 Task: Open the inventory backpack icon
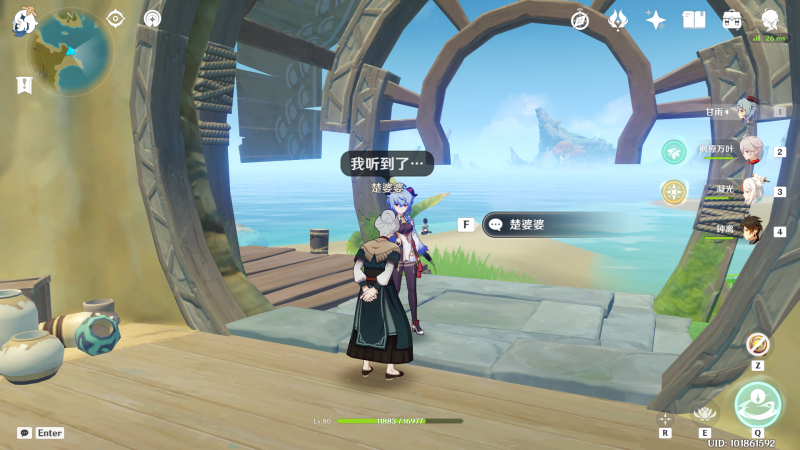pos(732,20)
